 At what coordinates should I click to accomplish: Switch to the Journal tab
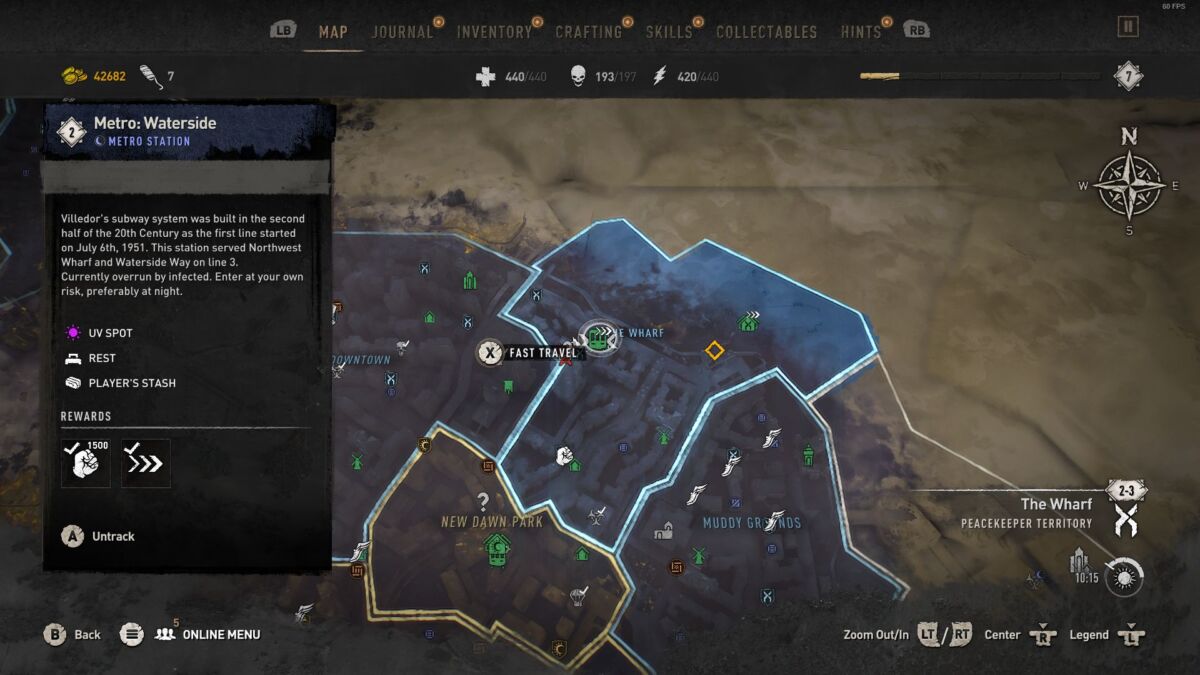[402, 32]
